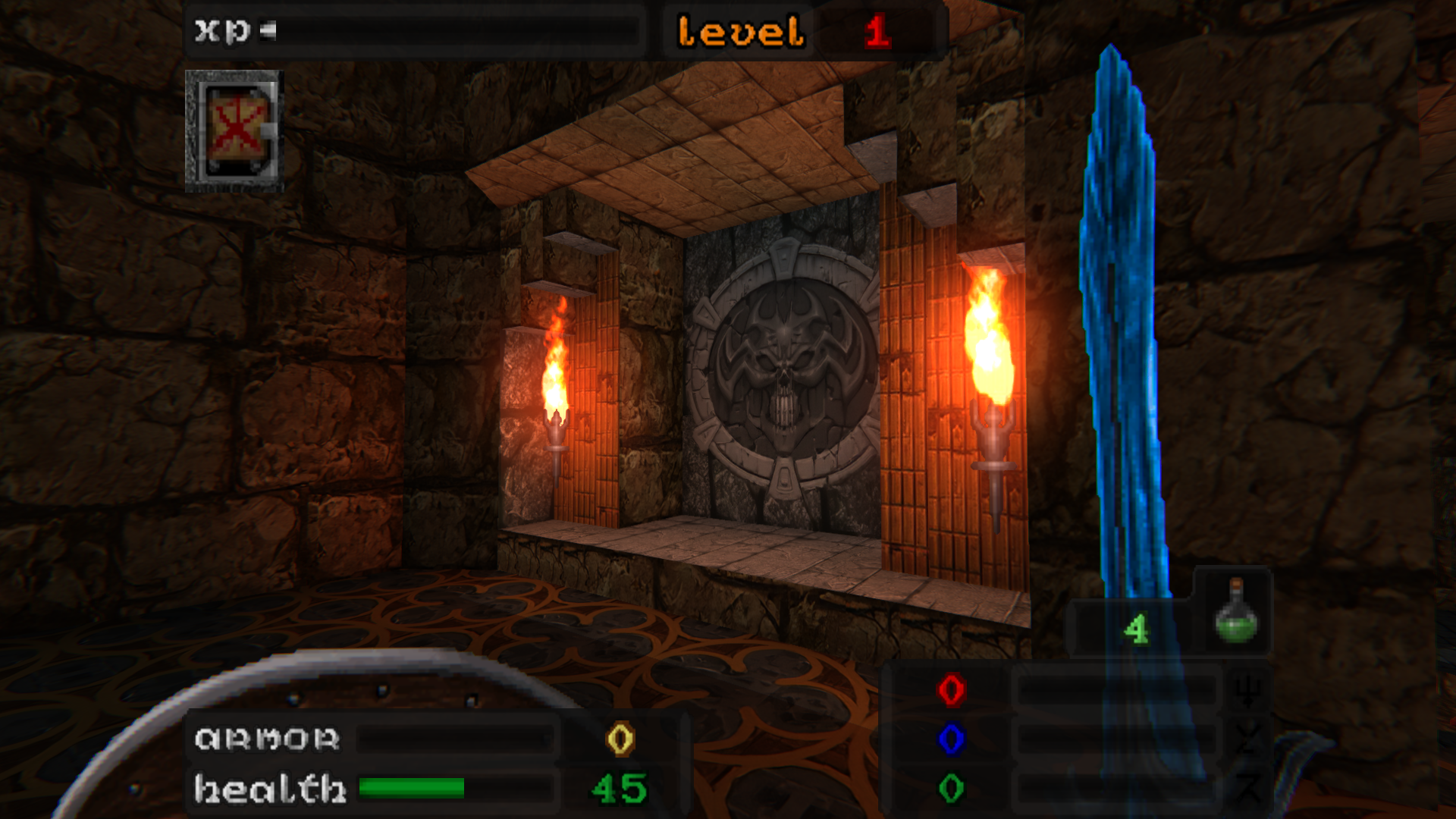Click the green health bar
Screen dimensions: 1456x819
click(x=413, y=787)
